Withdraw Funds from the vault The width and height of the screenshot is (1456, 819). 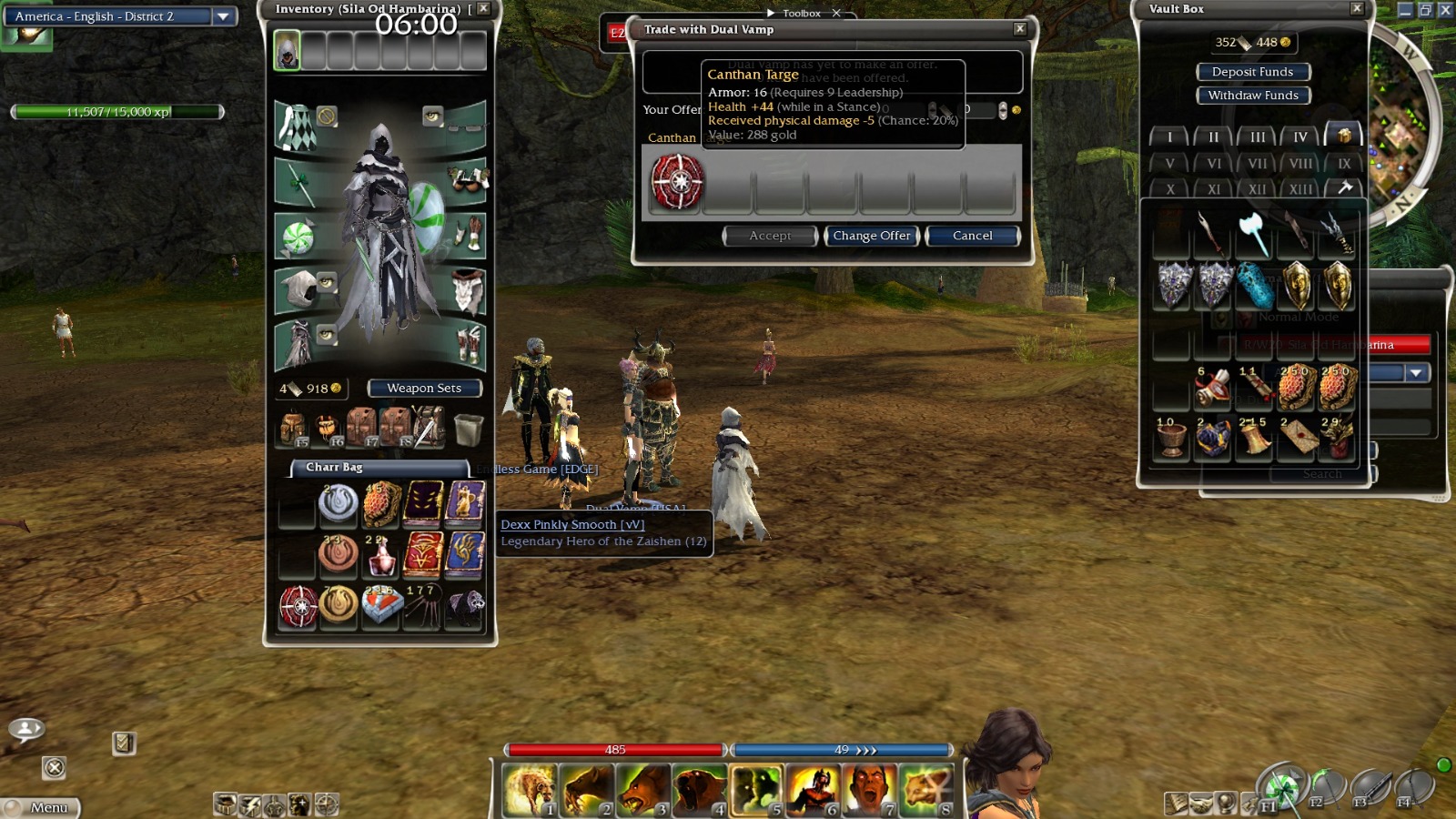[x=1252, y=96]
